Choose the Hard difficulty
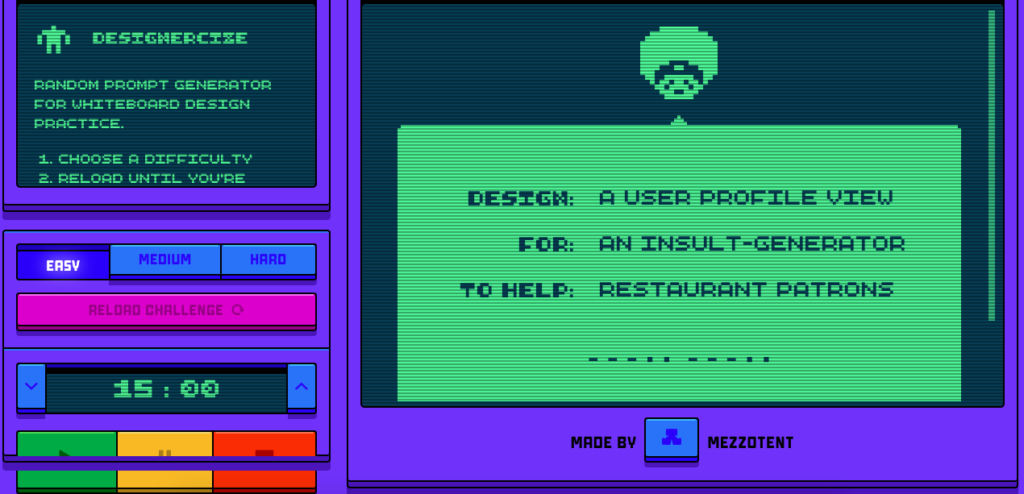The image size is (1024, 494). coord(268,260)
